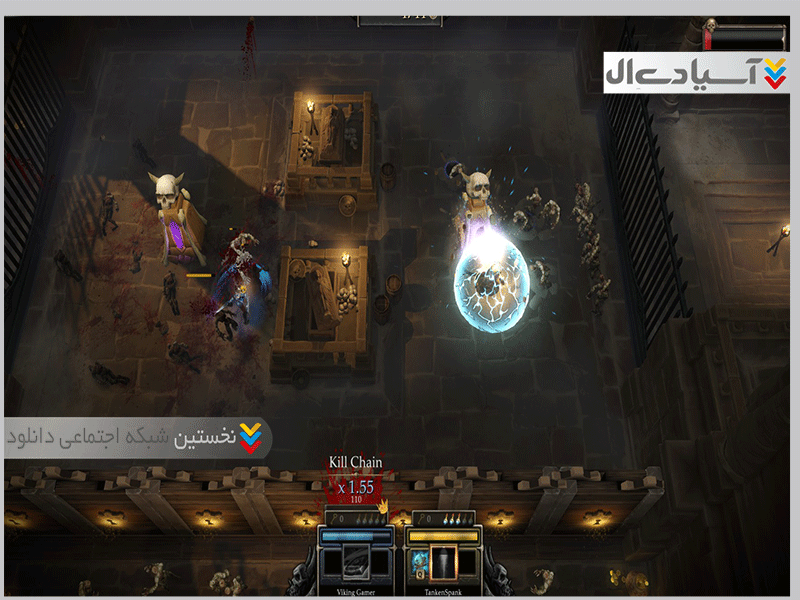Click the watermark logo in the top-right corner
The height and width of the screenshot is (600, 800).
point(697,72)
